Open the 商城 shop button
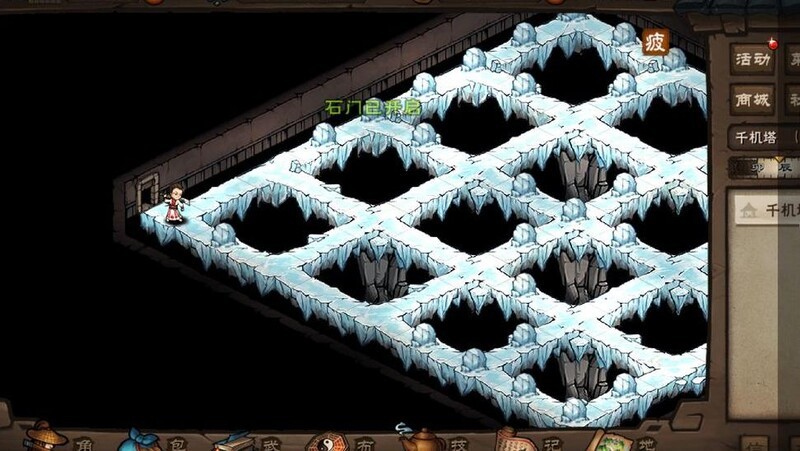Screen dimensions: 800x451 point(753,99)
